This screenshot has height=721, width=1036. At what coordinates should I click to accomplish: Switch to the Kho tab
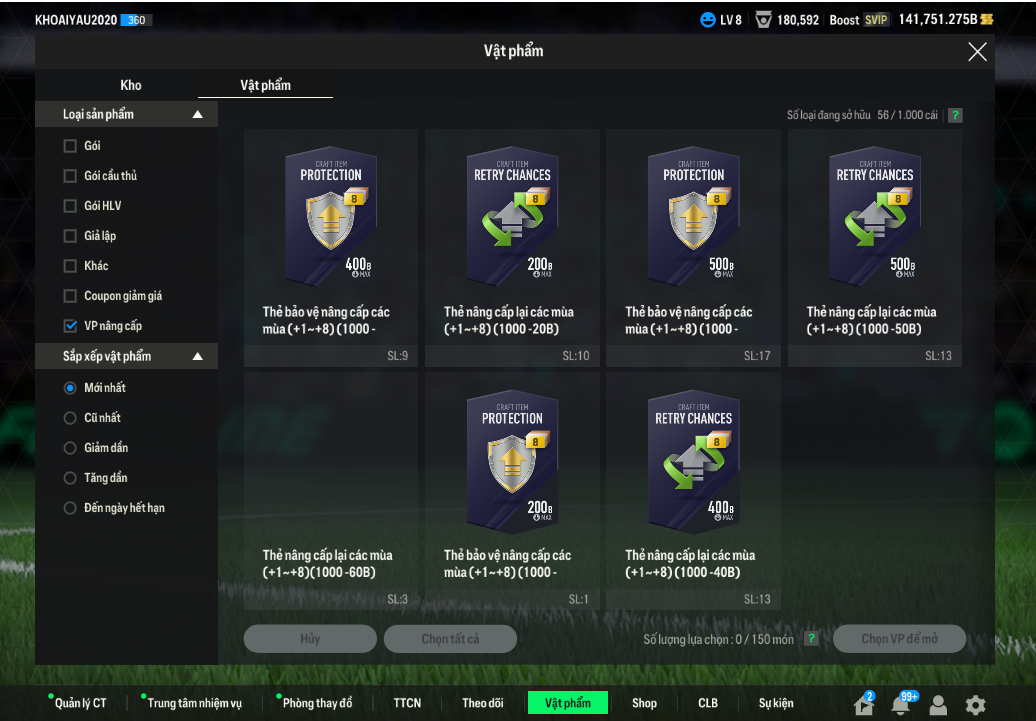131,85
